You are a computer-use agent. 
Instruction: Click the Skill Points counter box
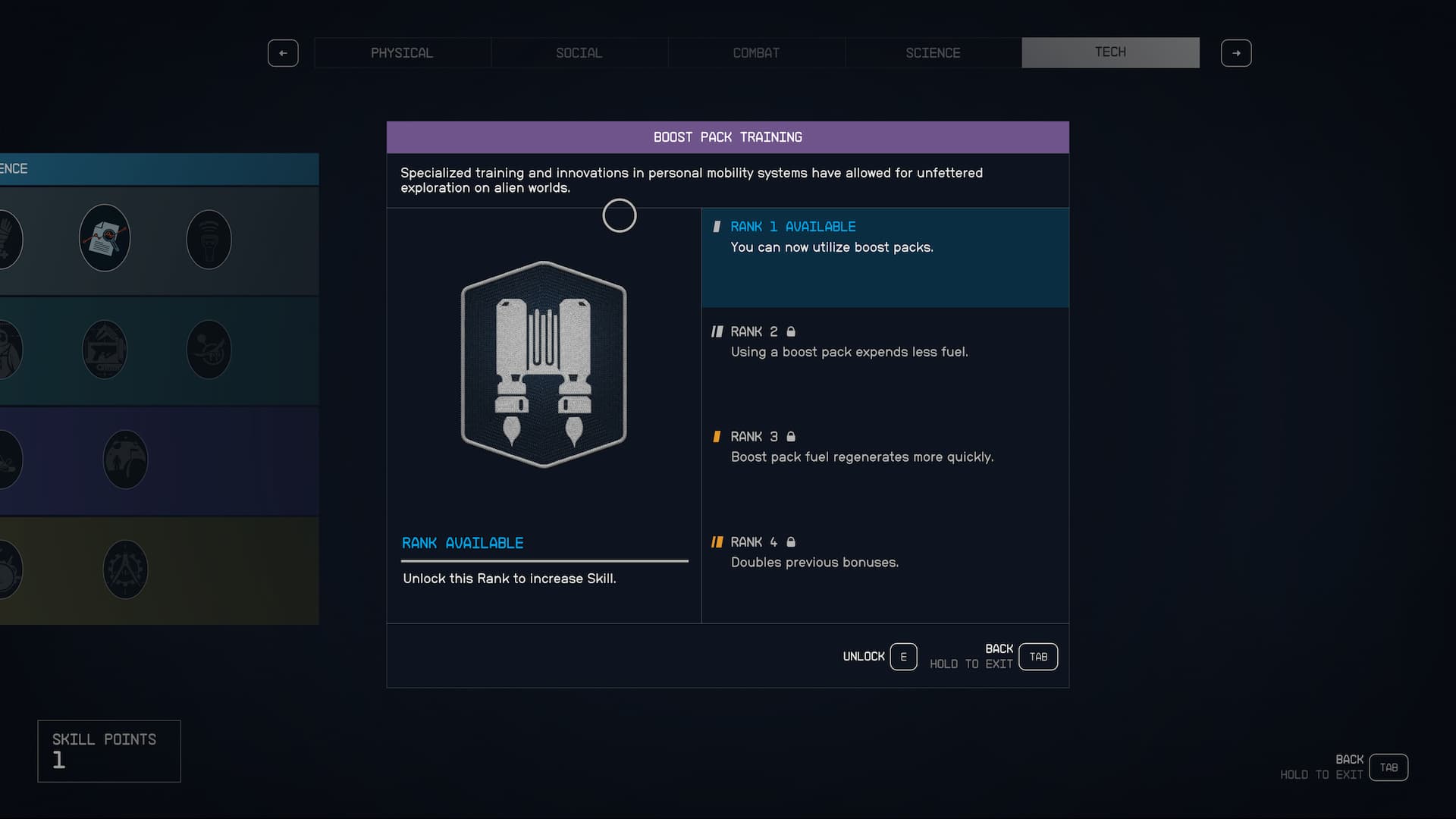tap(108, 751)
